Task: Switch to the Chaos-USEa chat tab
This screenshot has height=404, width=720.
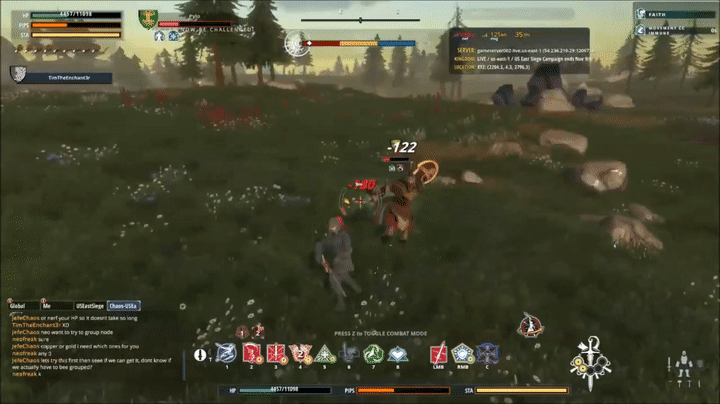Action: (x=123, y=305)
